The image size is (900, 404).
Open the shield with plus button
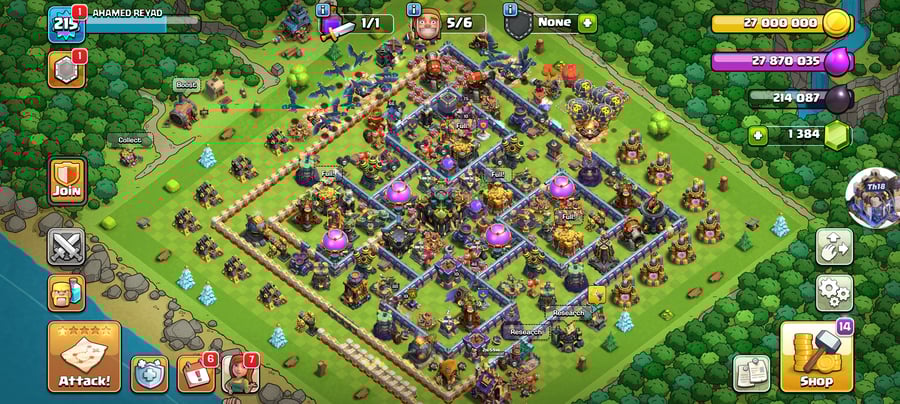(149, 374)
